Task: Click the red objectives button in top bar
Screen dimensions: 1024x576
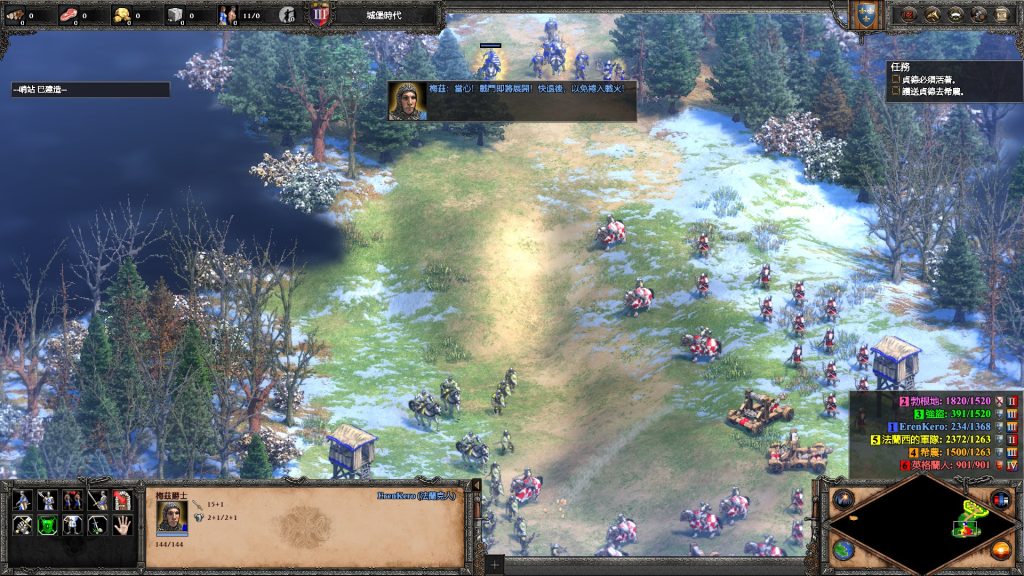Action: (907, 14)
